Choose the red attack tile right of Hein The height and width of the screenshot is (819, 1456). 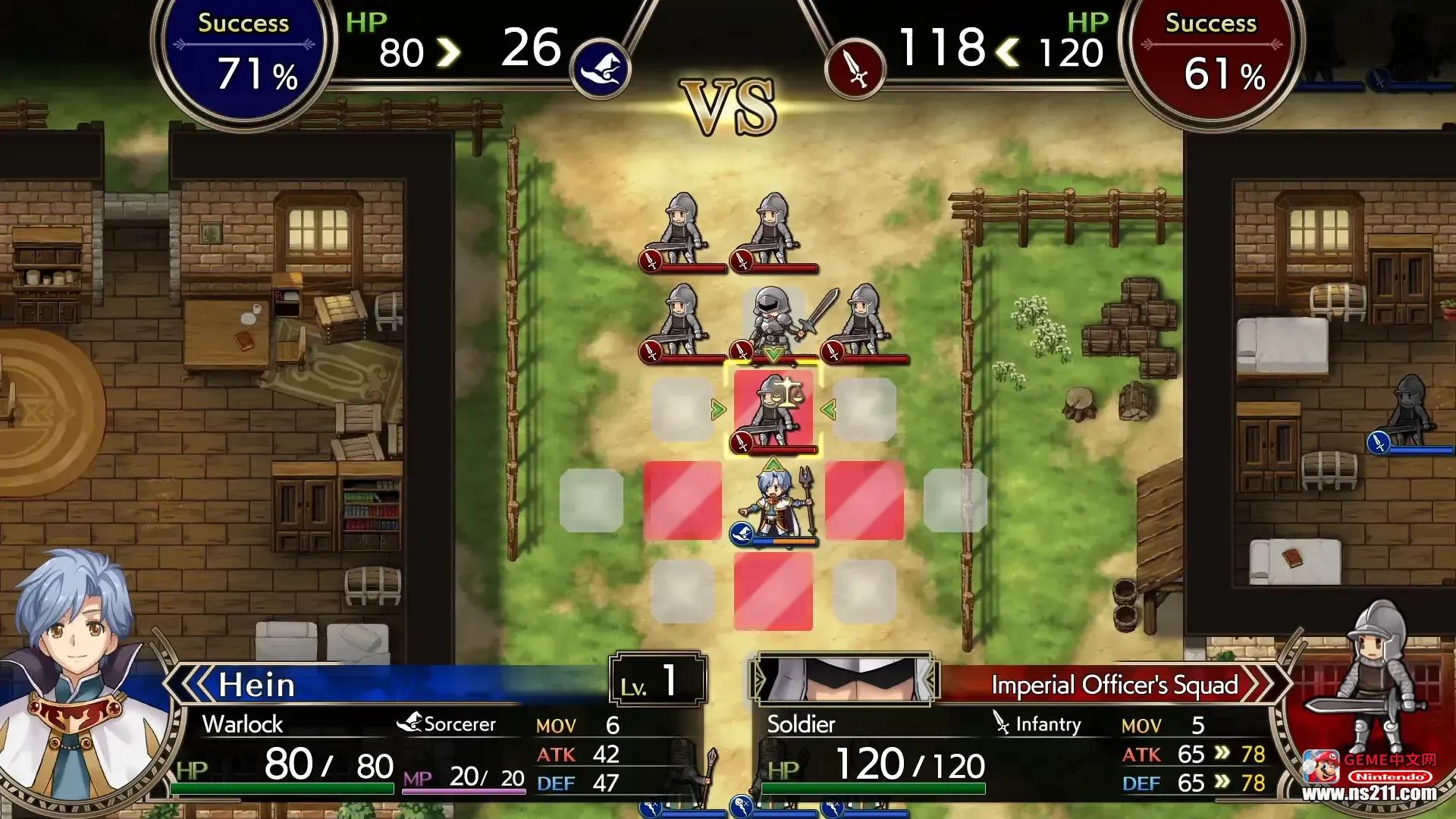(x=864, y=501)
